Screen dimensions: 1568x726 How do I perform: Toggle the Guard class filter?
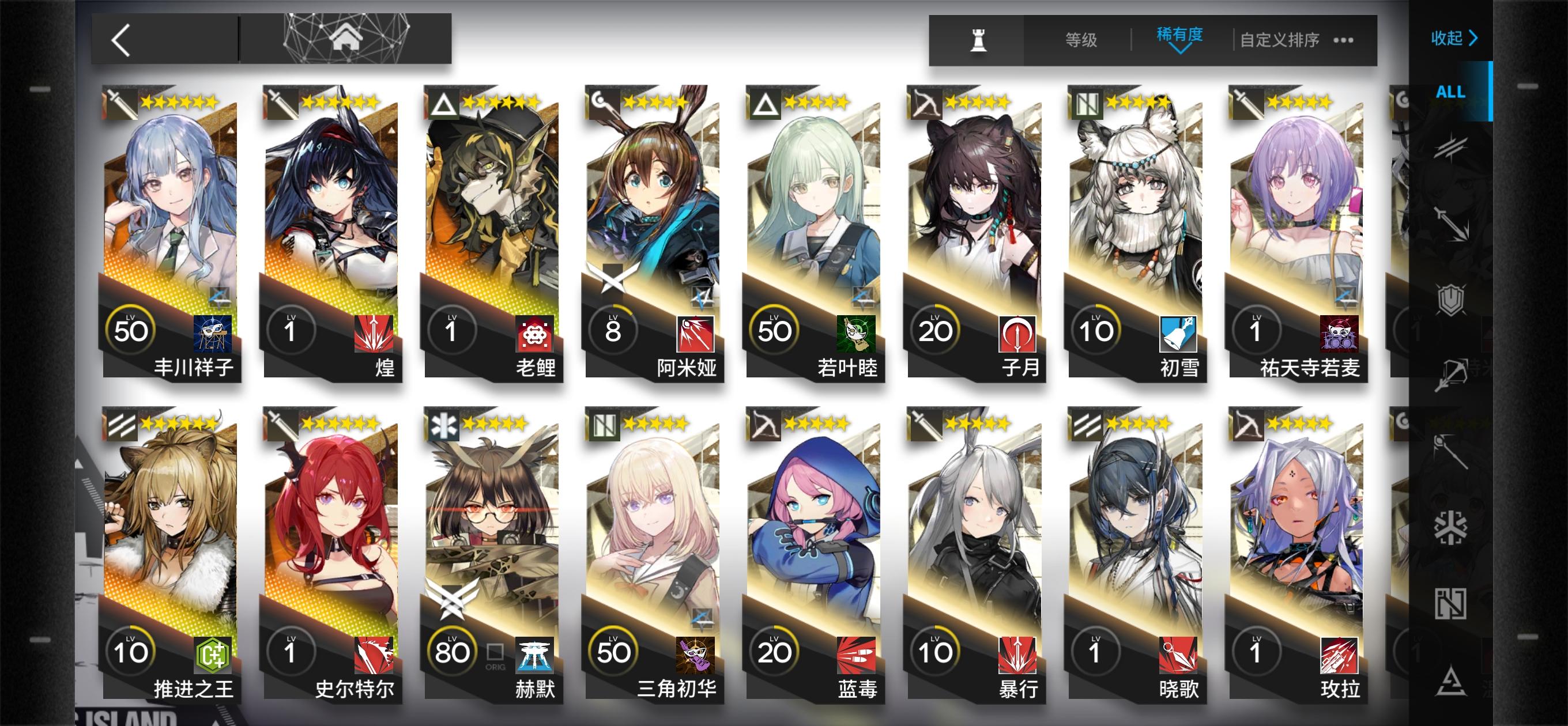(1452, 226)
